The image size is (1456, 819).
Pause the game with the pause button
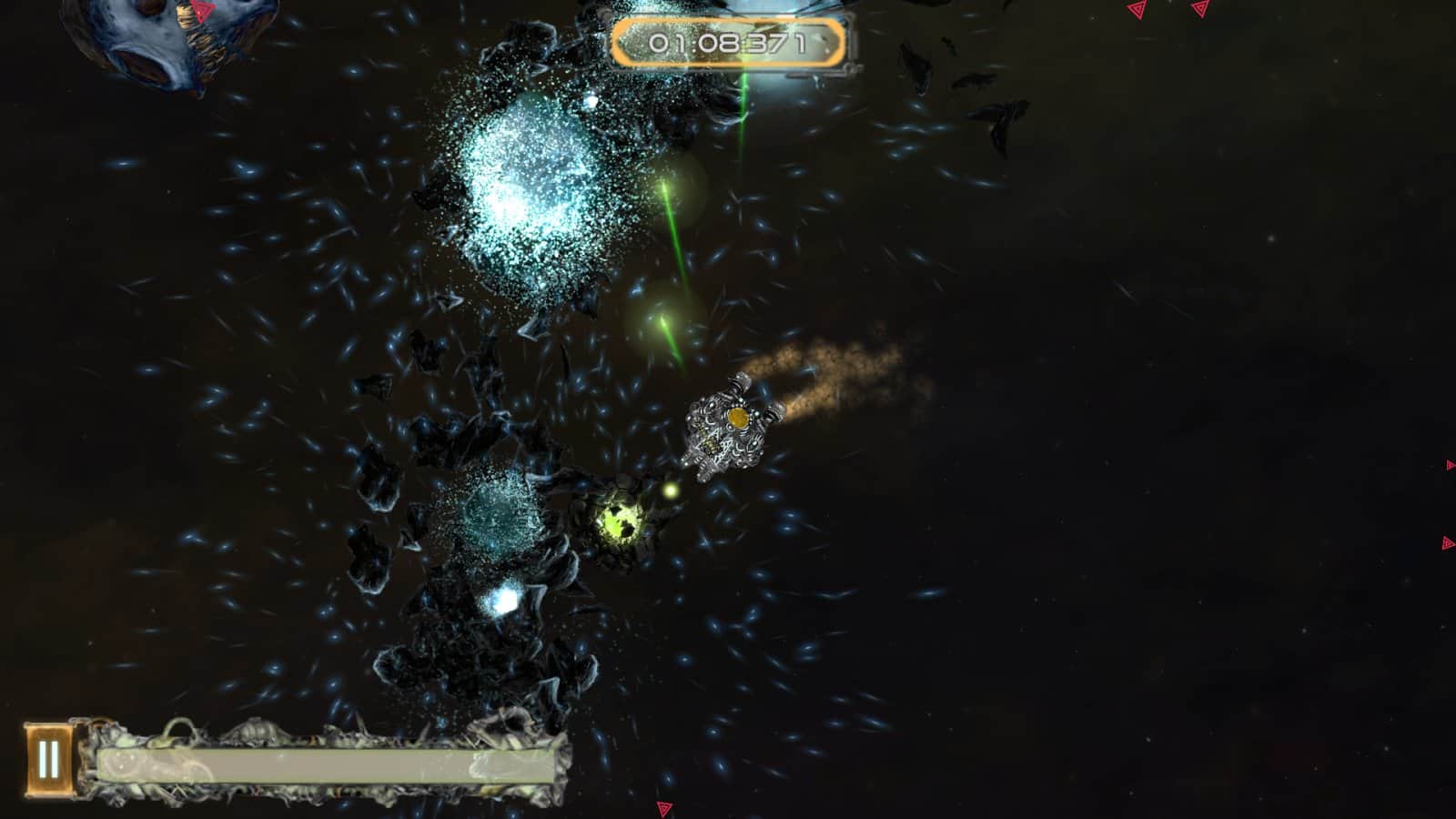47,760
